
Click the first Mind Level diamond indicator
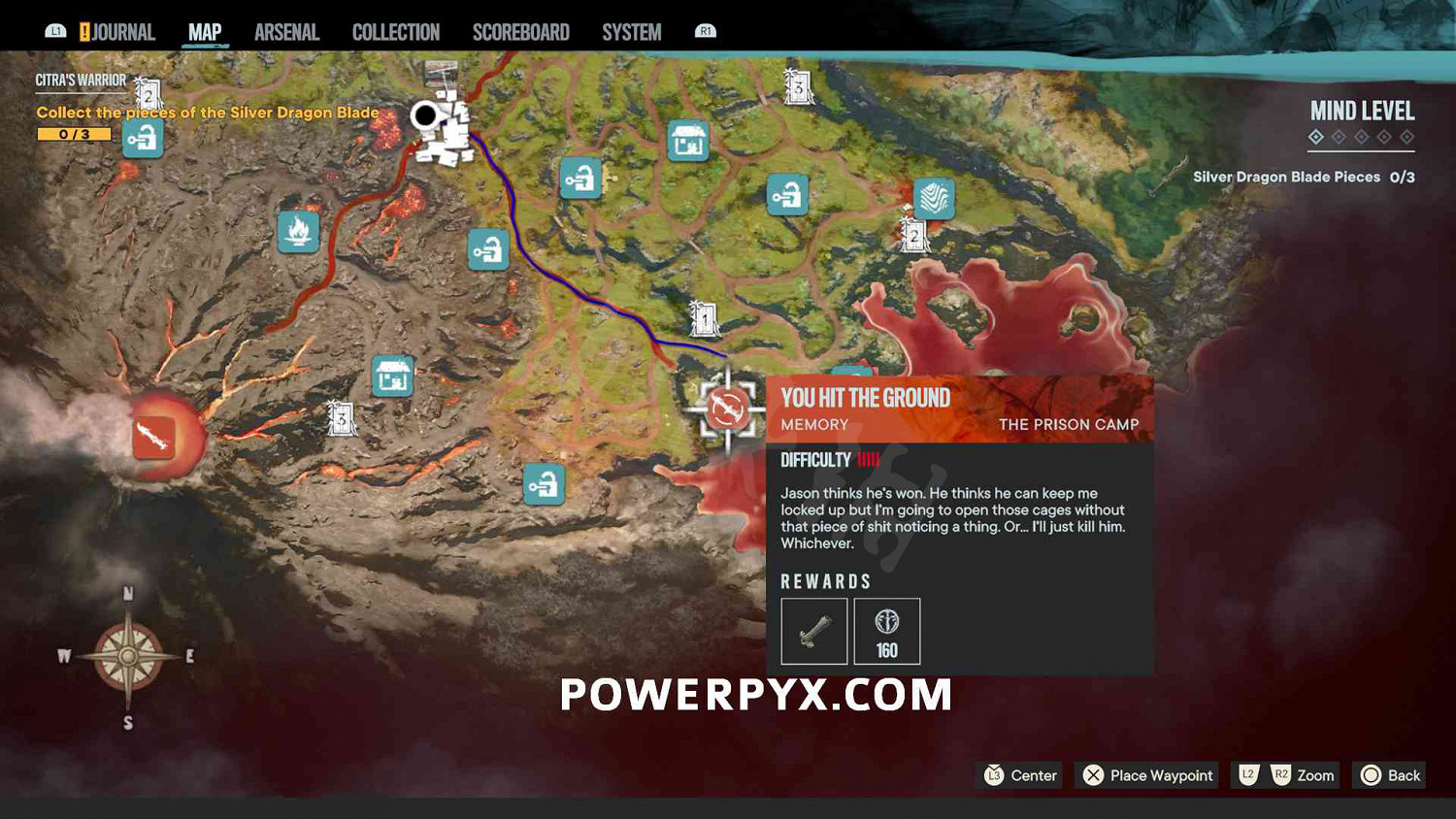pyautogui.click(x=1316, y=138)
